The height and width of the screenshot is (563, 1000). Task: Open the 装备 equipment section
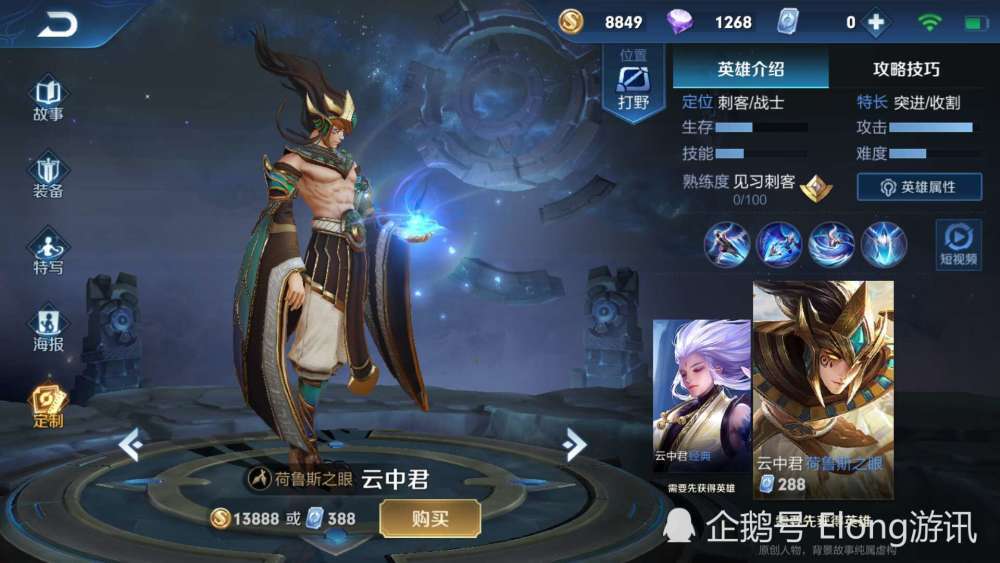(48, 176)
